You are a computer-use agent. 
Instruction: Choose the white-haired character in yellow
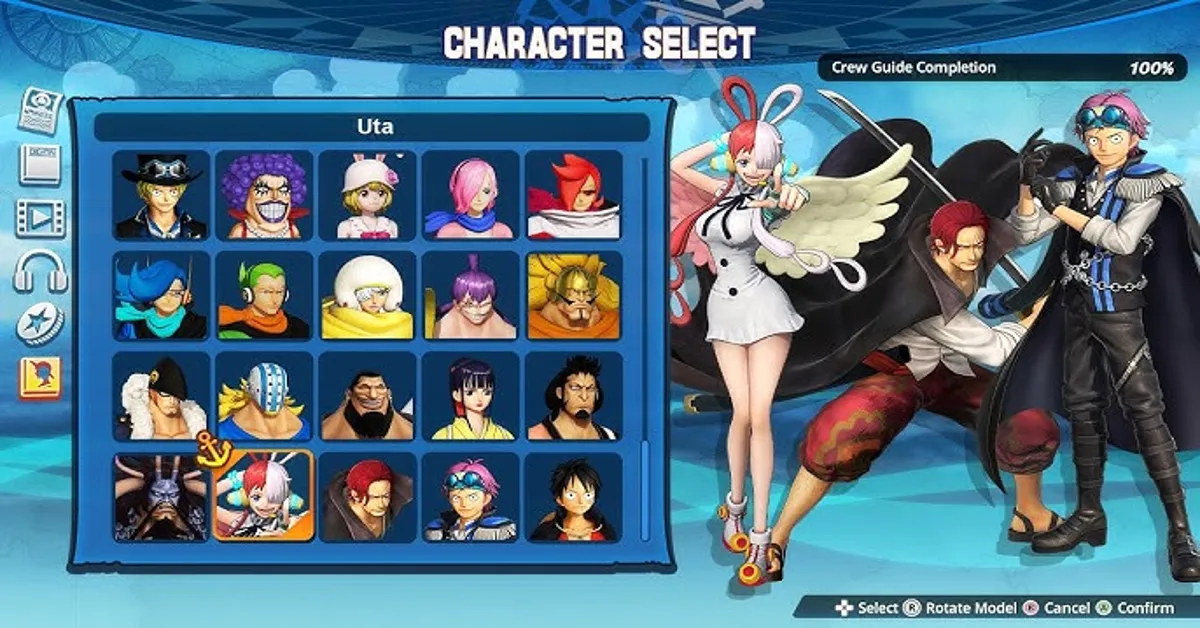(x=367, y=296)
